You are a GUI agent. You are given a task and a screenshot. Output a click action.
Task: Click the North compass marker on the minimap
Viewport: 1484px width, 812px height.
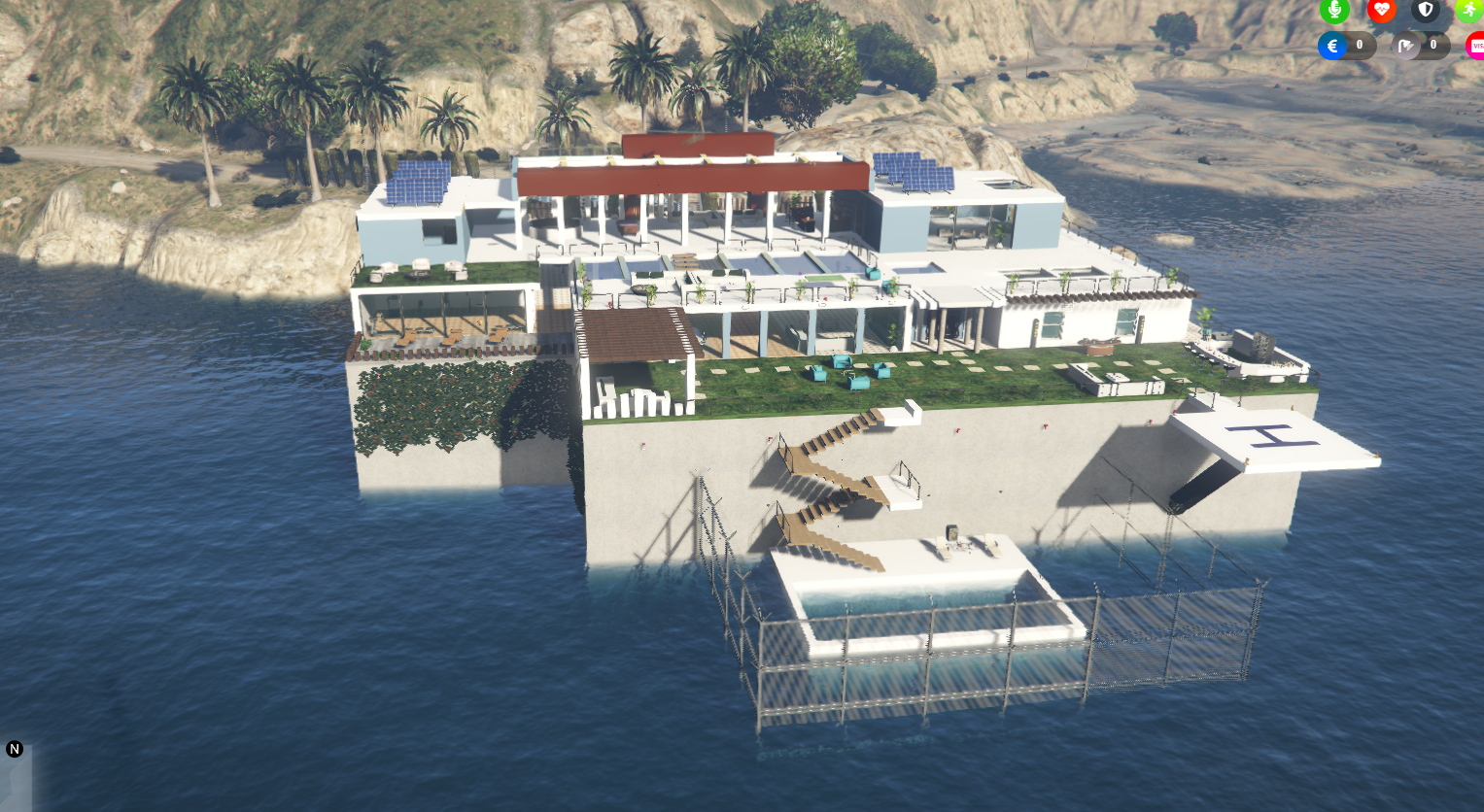15,749
